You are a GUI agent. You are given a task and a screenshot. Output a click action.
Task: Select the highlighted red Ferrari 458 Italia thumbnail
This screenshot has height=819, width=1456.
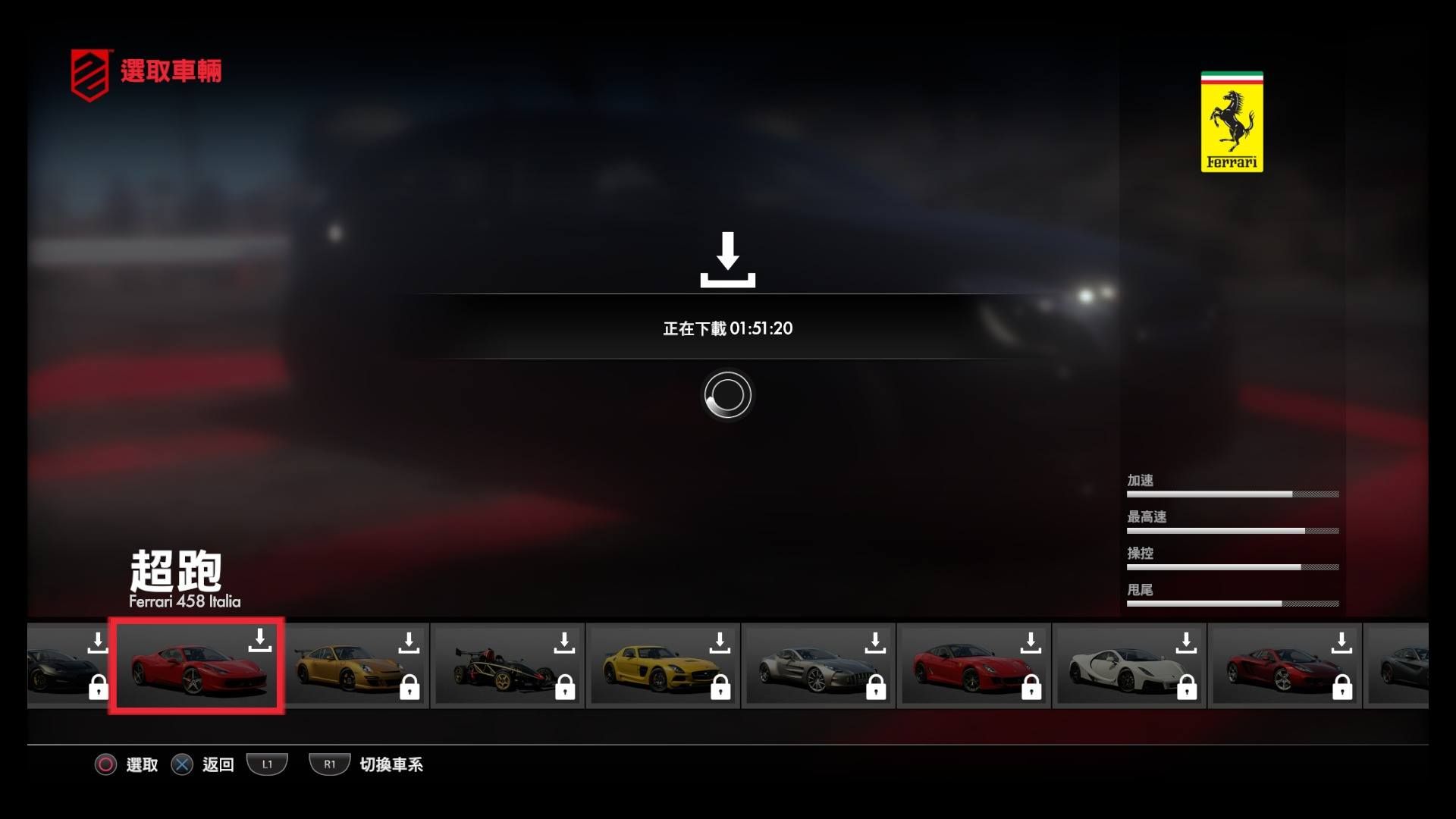coord(196,666)
